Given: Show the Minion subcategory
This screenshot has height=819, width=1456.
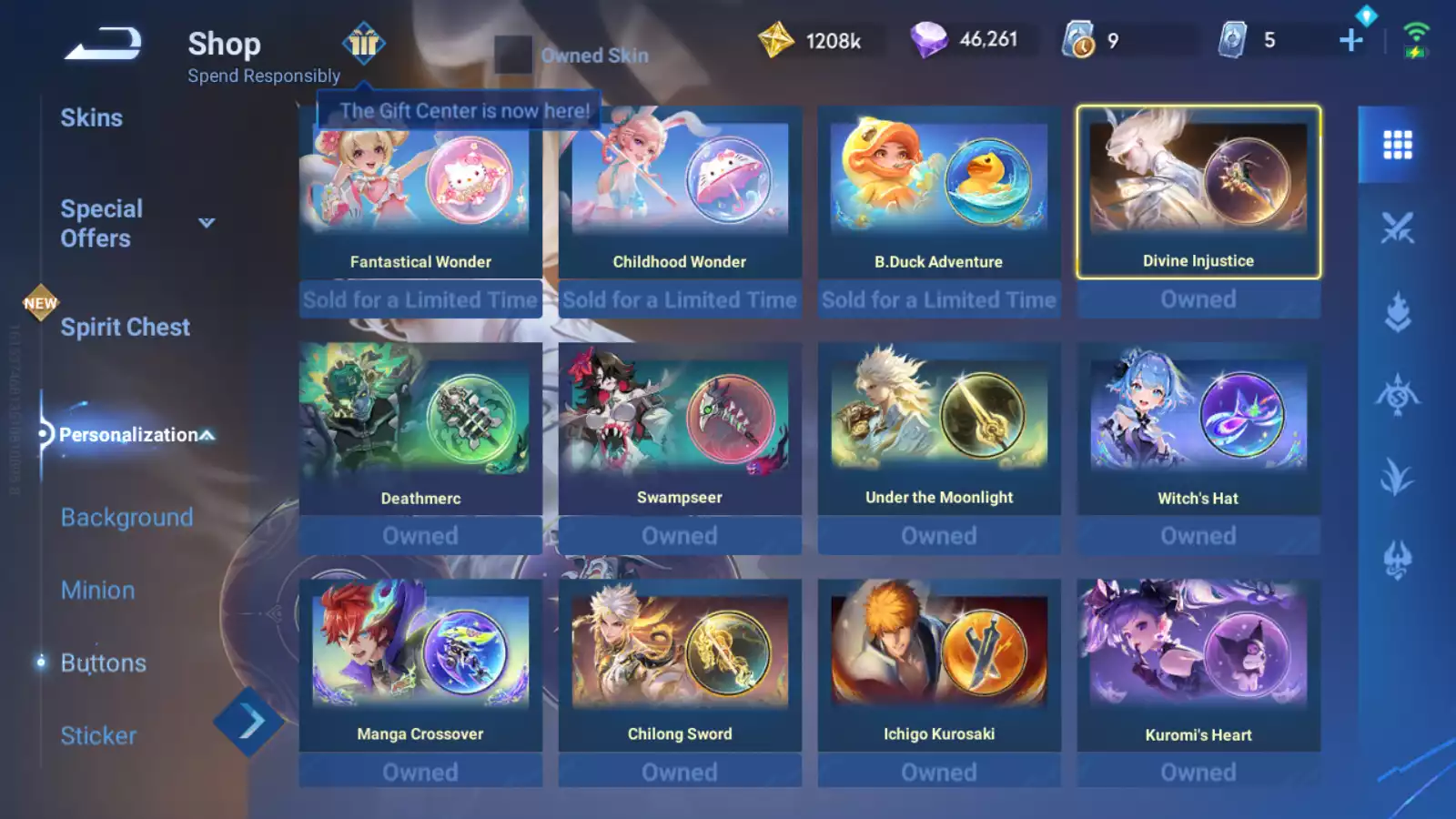Looking at the screenshot, I should pos(97,591).
